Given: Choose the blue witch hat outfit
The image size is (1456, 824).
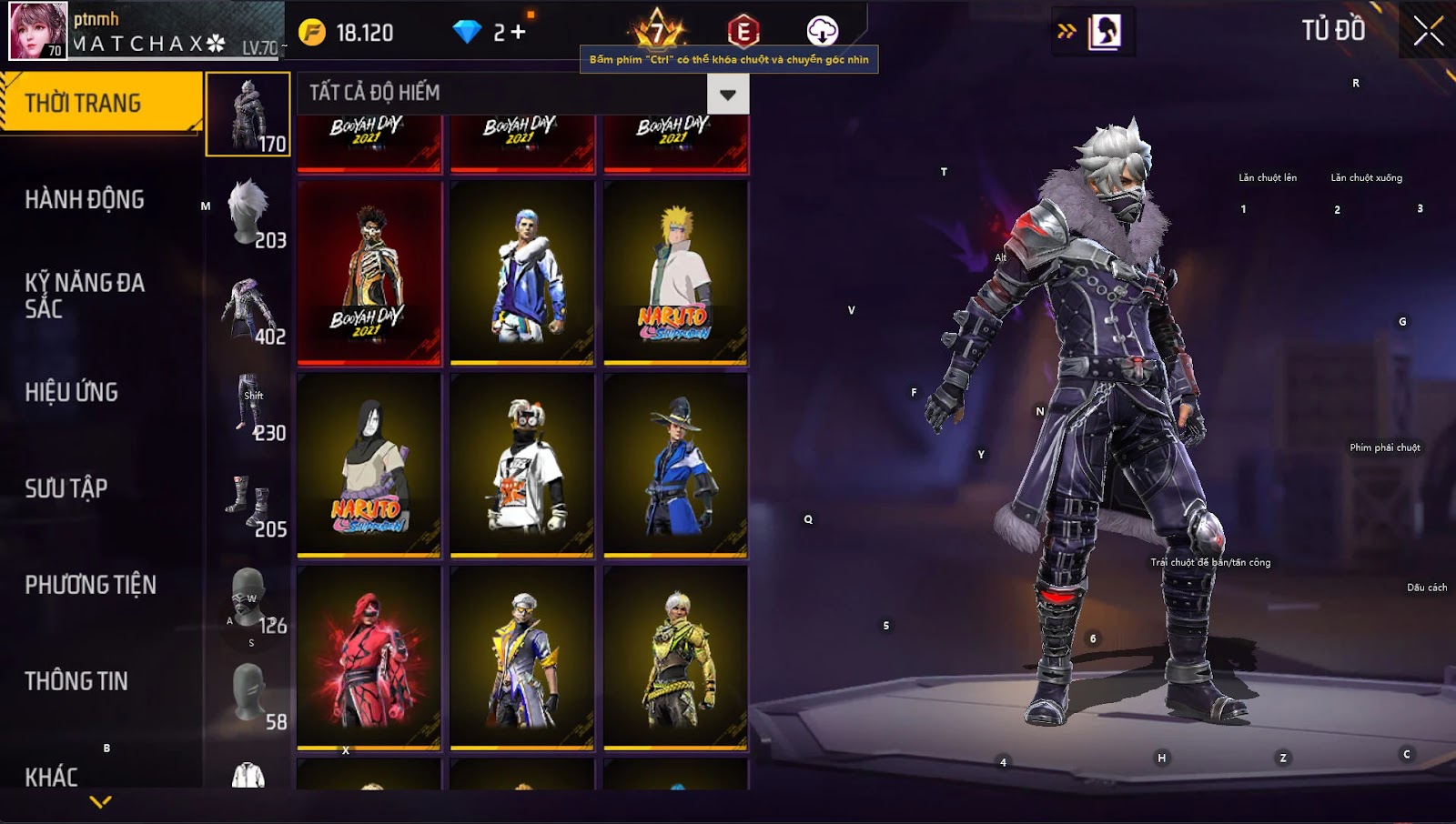Looking at the screenshot, I should pyautogui.click(x=675, y=465).
